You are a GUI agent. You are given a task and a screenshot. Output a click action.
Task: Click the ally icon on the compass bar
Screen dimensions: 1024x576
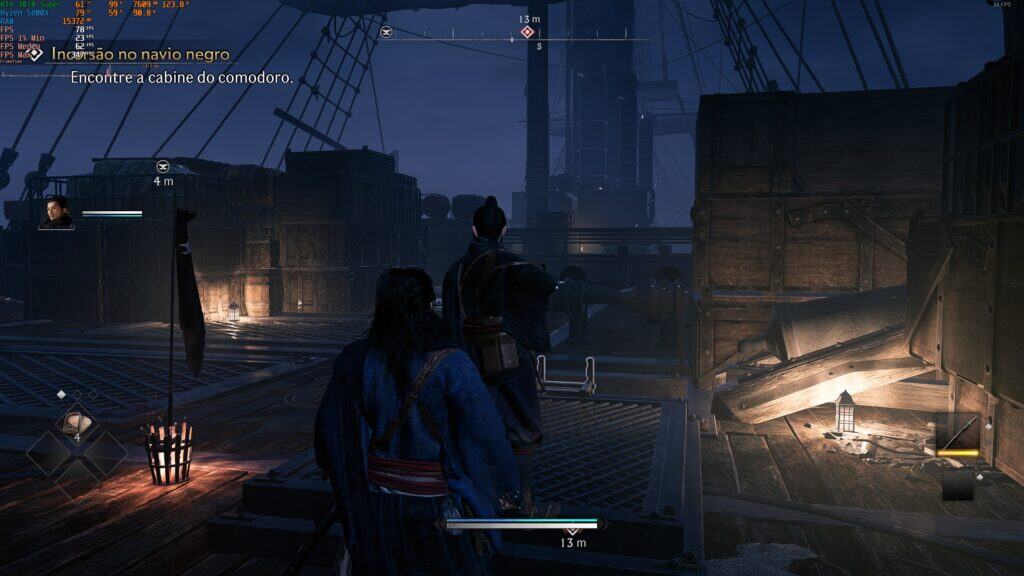[386, 33]
